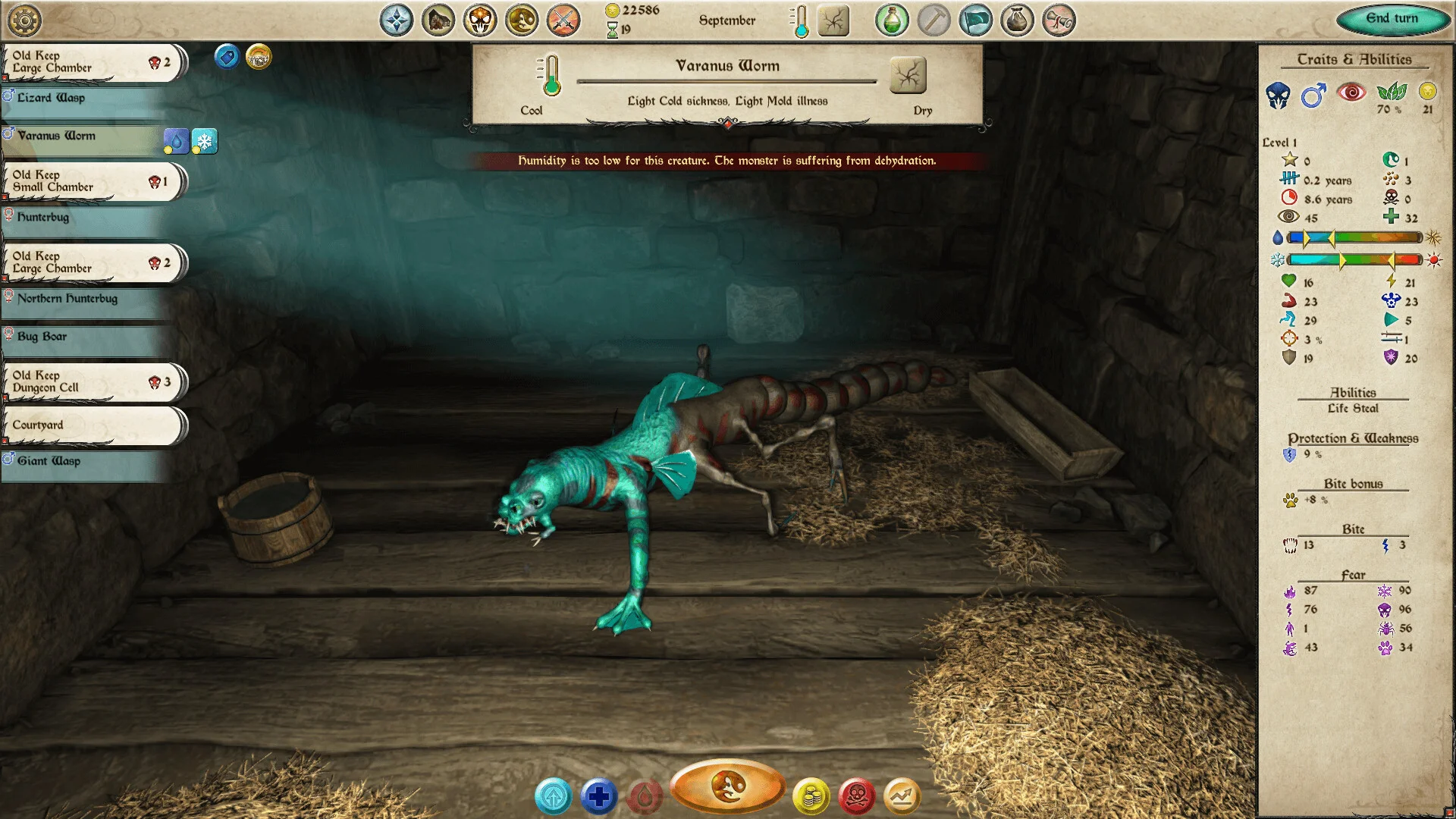Open the skull monster list icon

[480, 20]
